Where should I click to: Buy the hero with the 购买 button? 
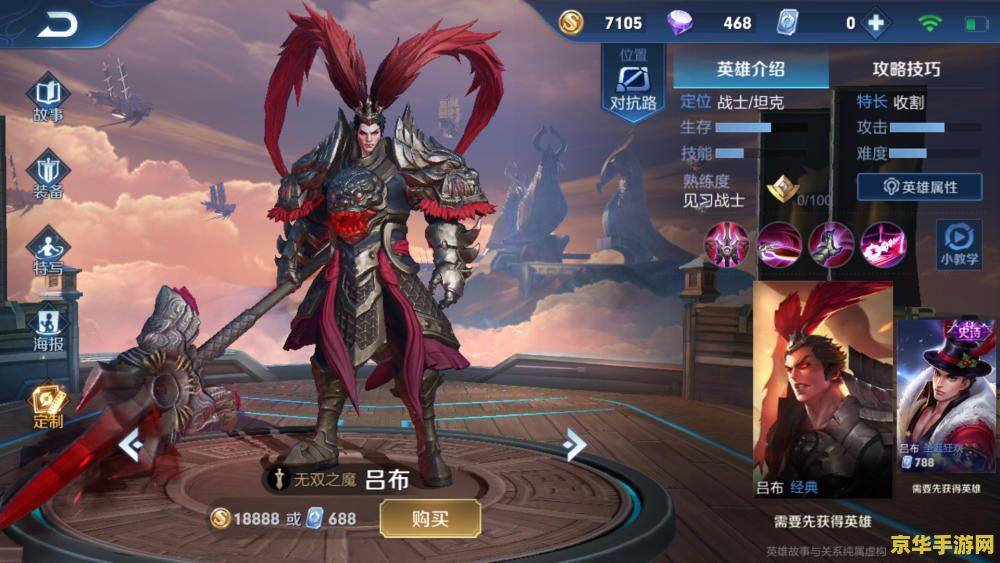coord(430,518)
